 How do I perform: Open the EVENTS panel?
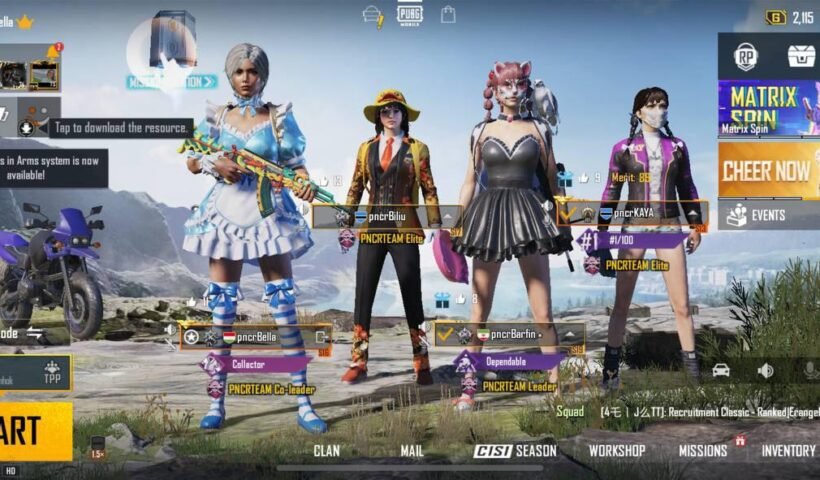click(768, 215)
